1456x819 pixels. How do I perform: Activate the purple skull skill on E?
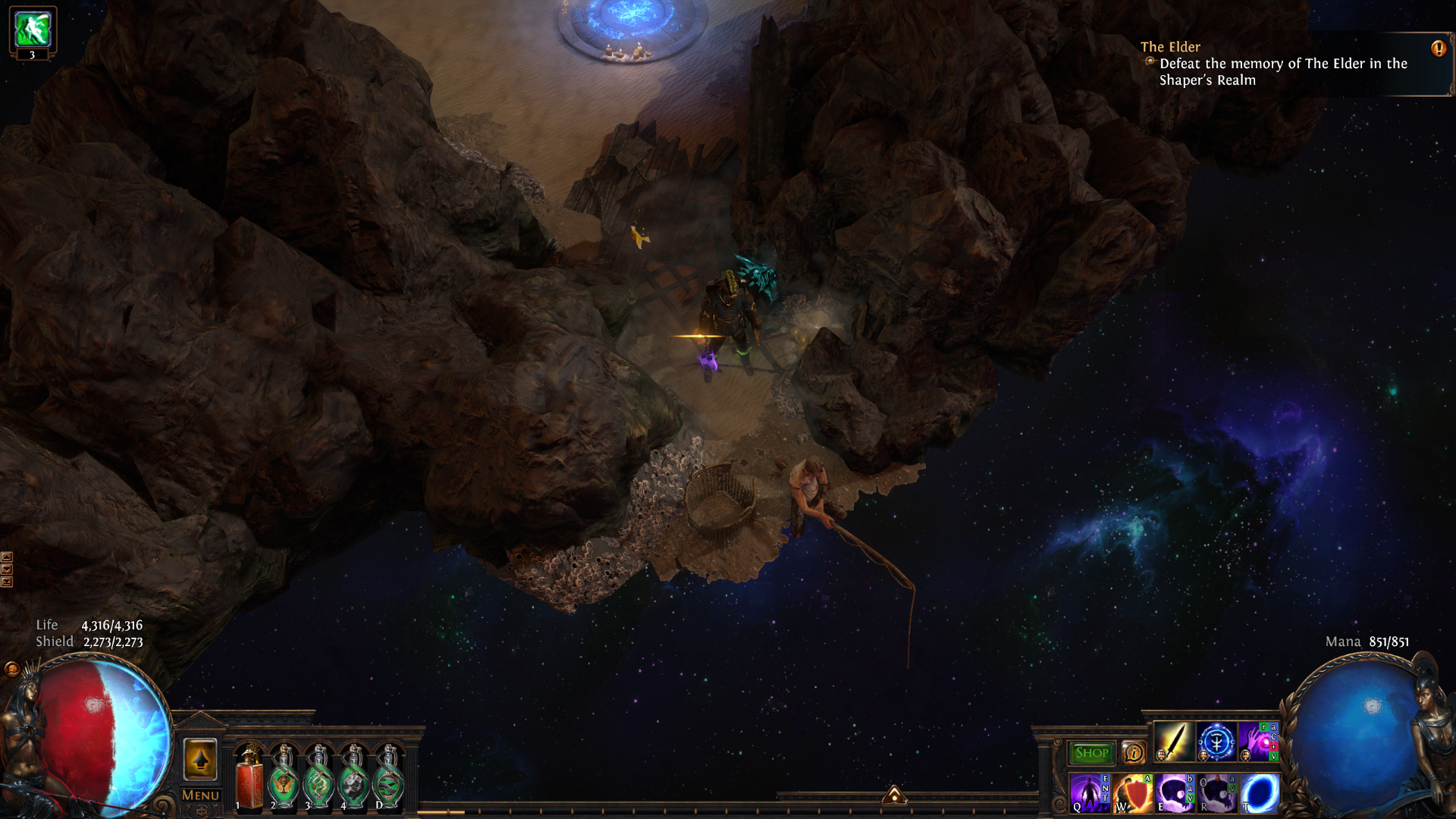coord(1175,793)
